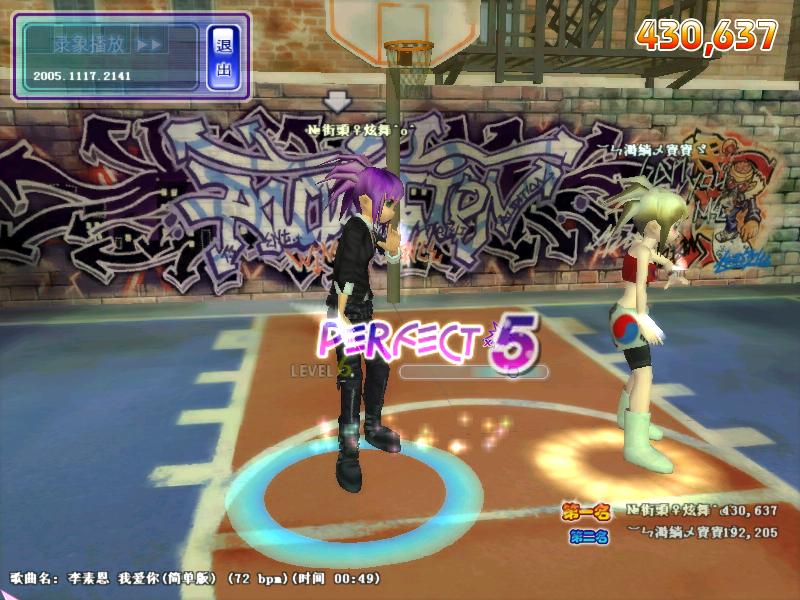Click the 退出 (exit) replay button

tap(223, 57)
